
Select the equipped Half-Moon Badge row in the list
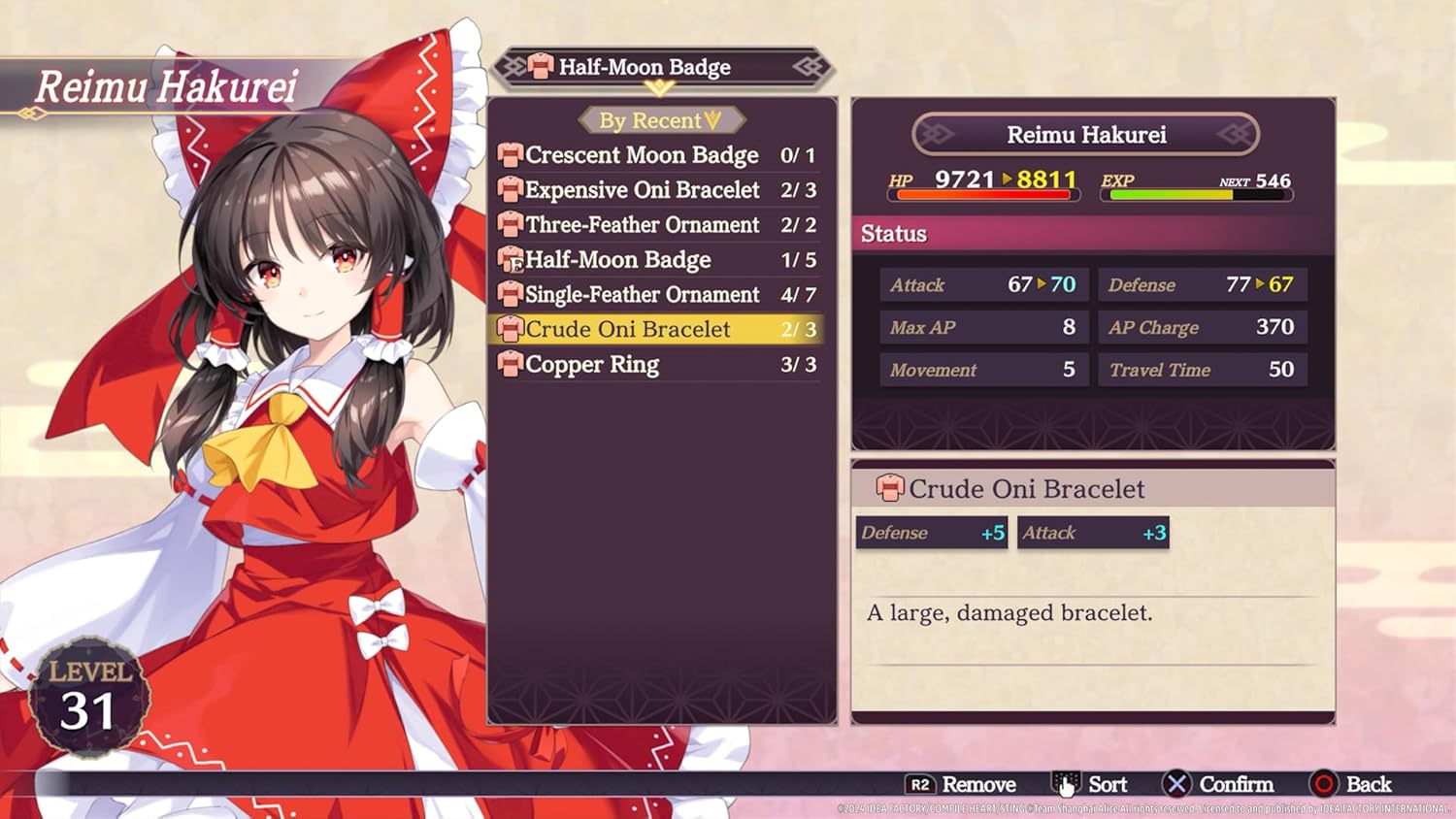coord(656,260)
